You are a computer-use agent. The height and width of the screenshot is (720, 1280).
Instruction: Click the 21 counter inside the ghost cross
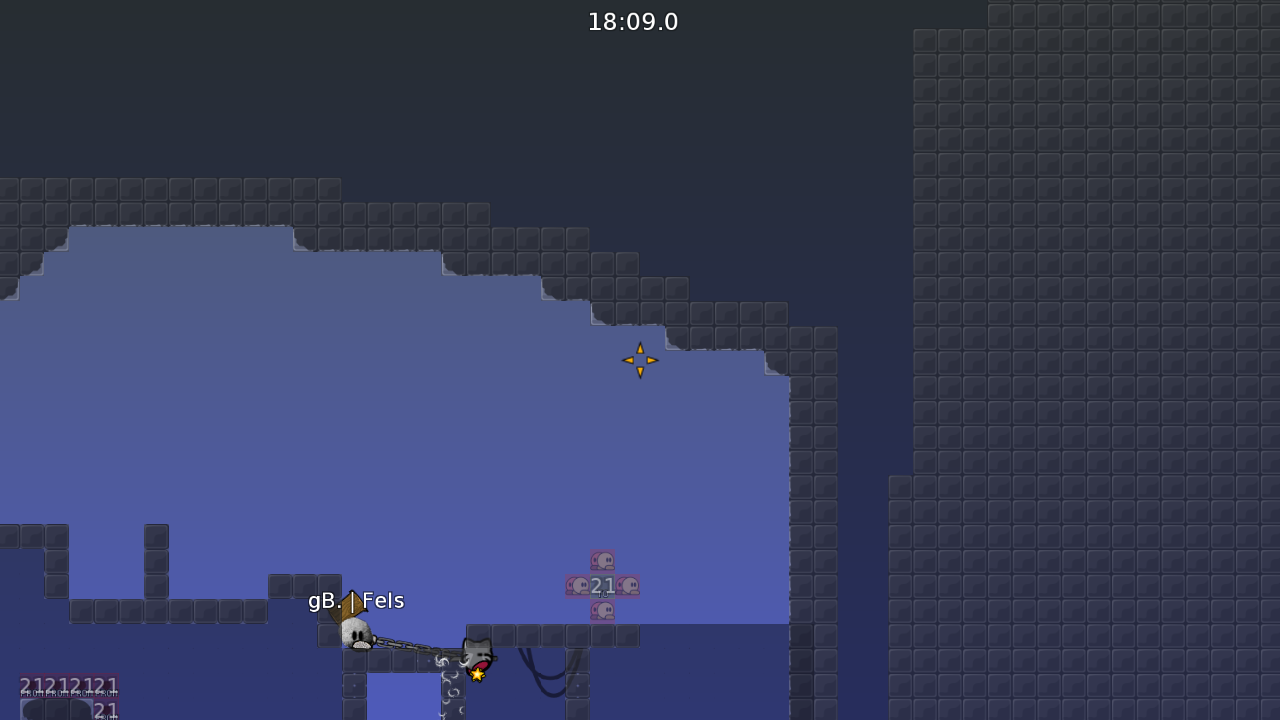pyautogui.click(x=602, y=584)
